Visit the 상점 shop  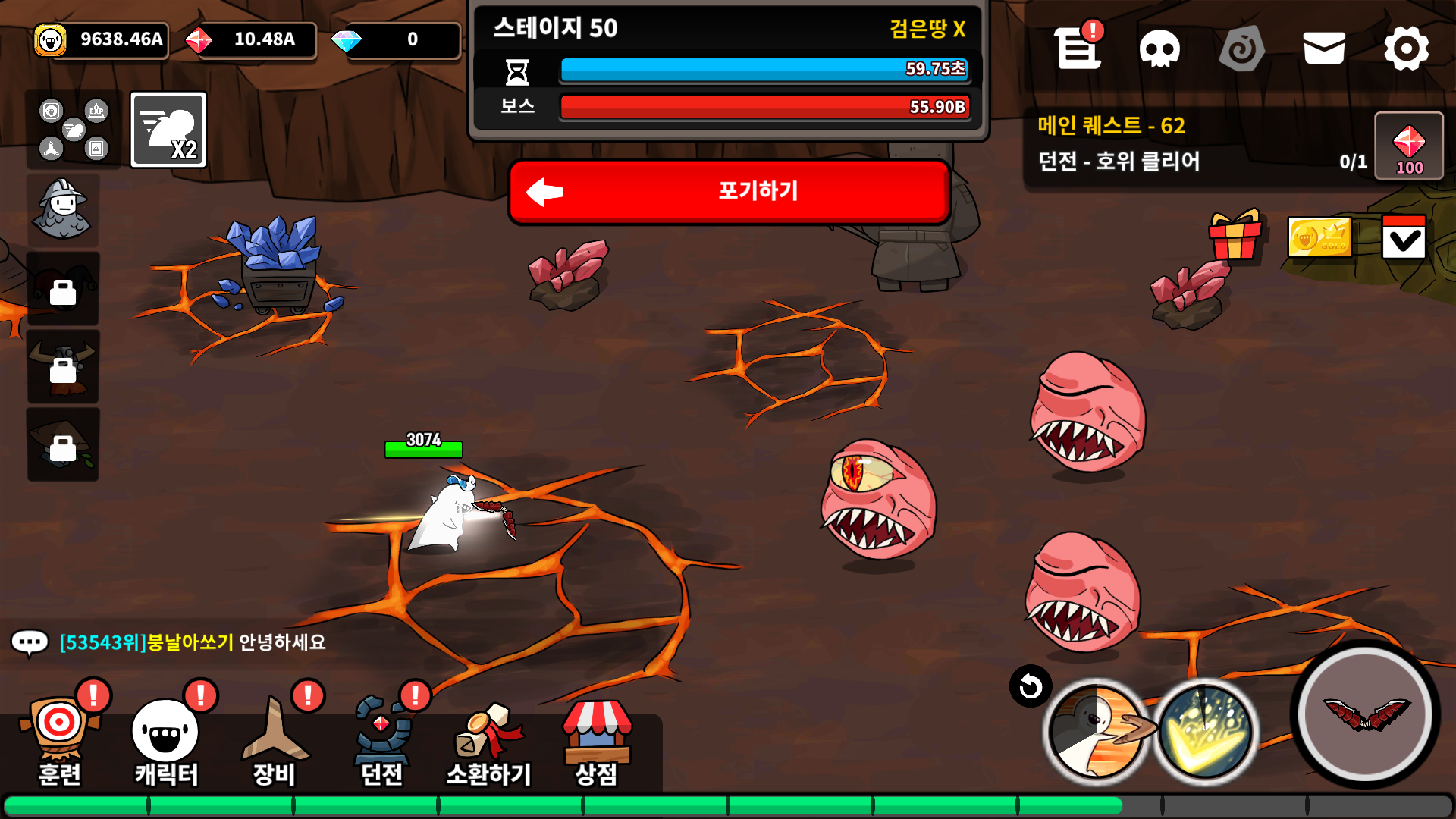click(596, 741)
